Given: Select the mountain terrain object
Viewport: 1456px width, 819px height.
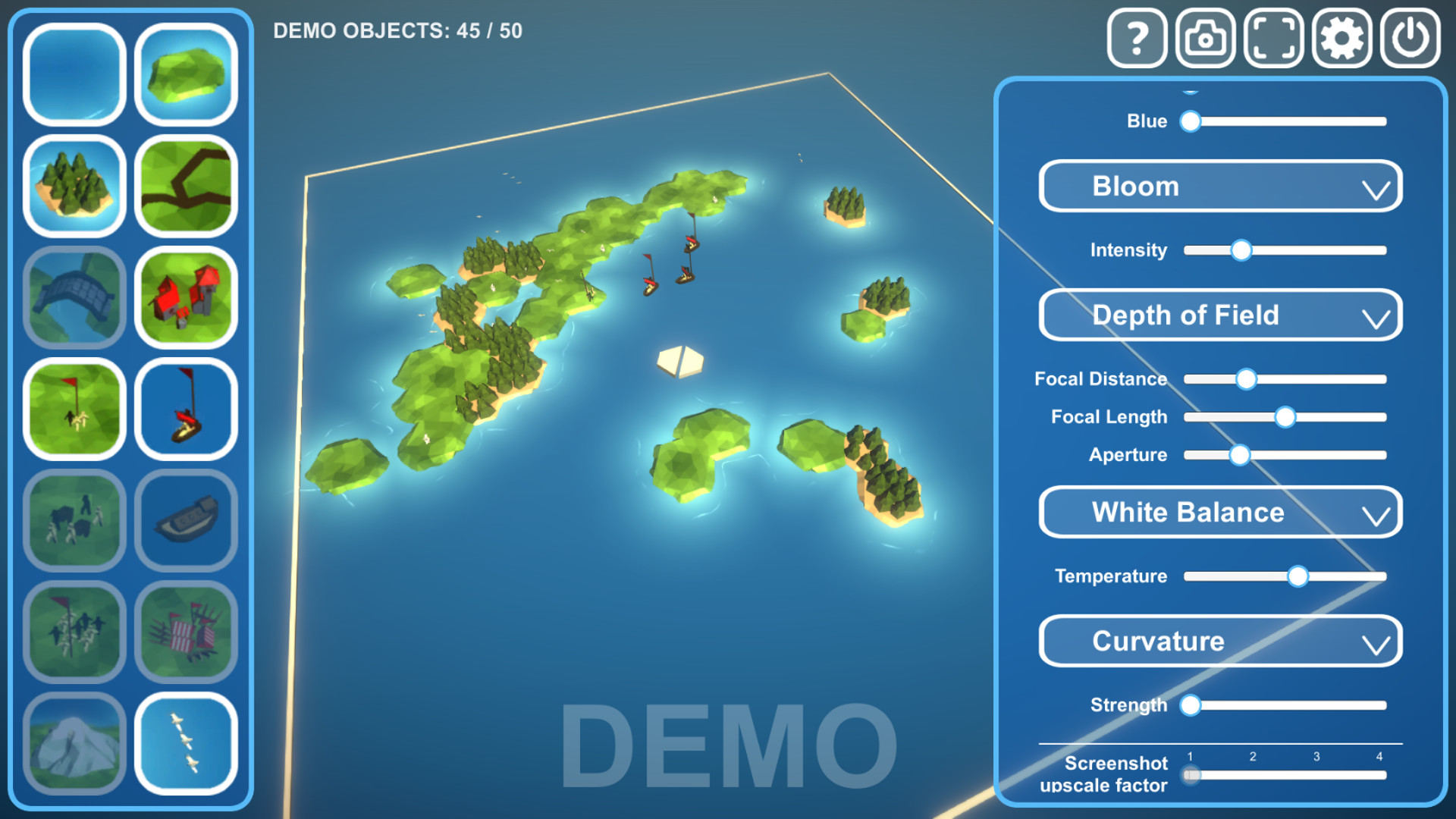Looking at the screenshot, I should [x=74, y=747].
